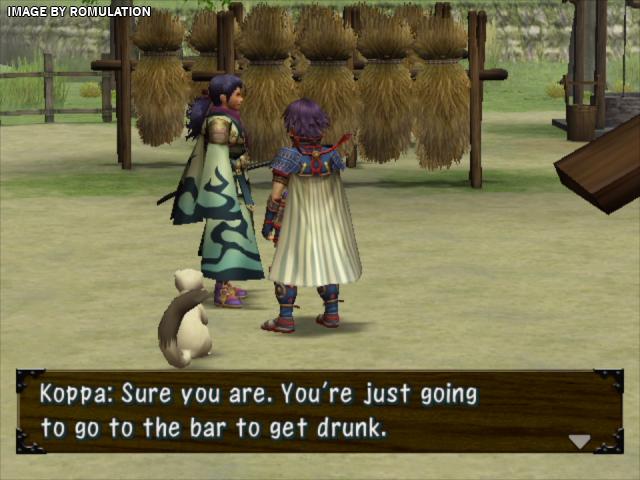Viewport: 640px width, 480px height.
Task: Click Koppa's dialogue box to continue
Action: click(x=319, y=412)
